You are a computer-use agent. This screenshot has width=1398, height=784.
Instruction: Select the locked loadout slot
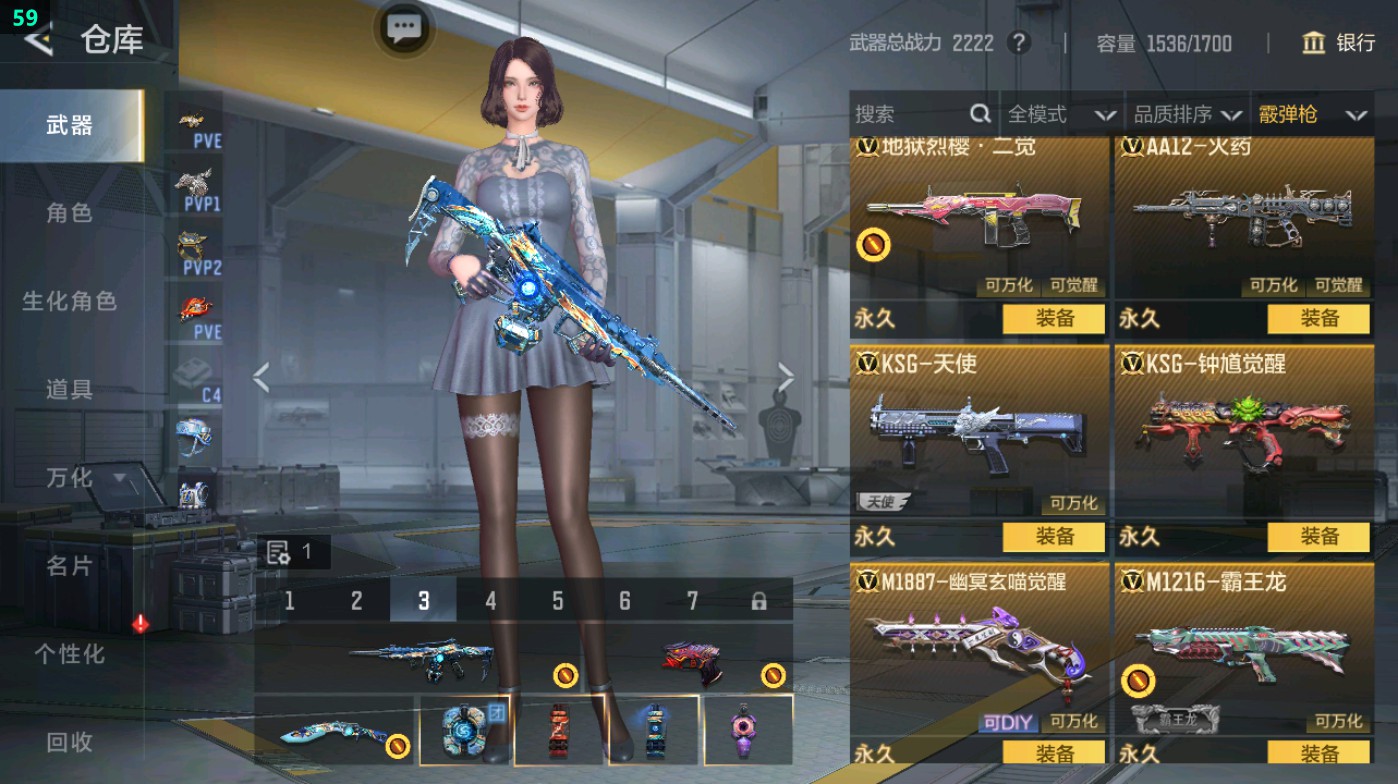pos(759,601)
